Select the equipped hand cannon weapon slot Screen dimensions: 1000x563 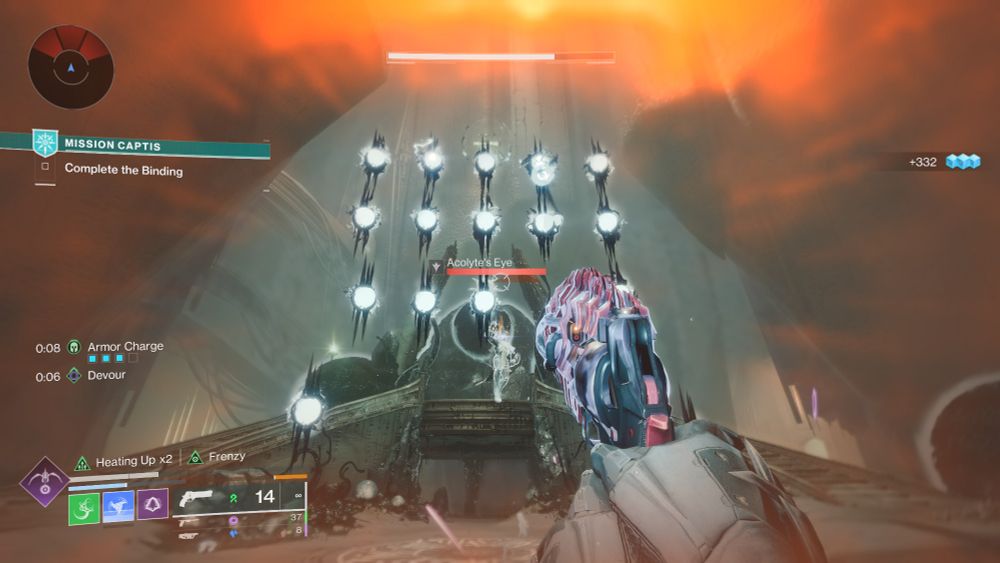[202, 497]
